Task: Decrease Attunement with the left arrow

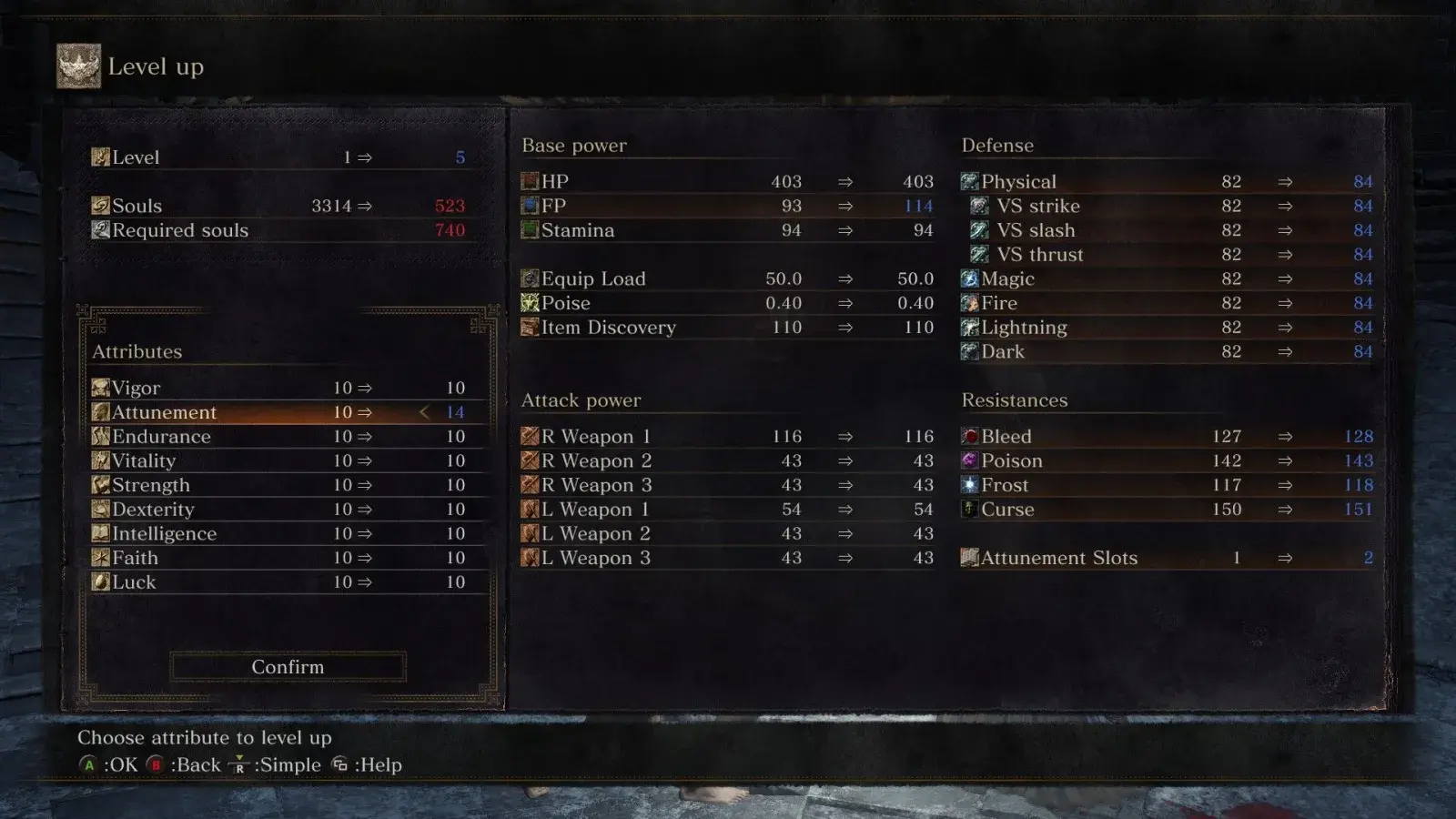Action: pyautogui.click(x=424, y=412)
